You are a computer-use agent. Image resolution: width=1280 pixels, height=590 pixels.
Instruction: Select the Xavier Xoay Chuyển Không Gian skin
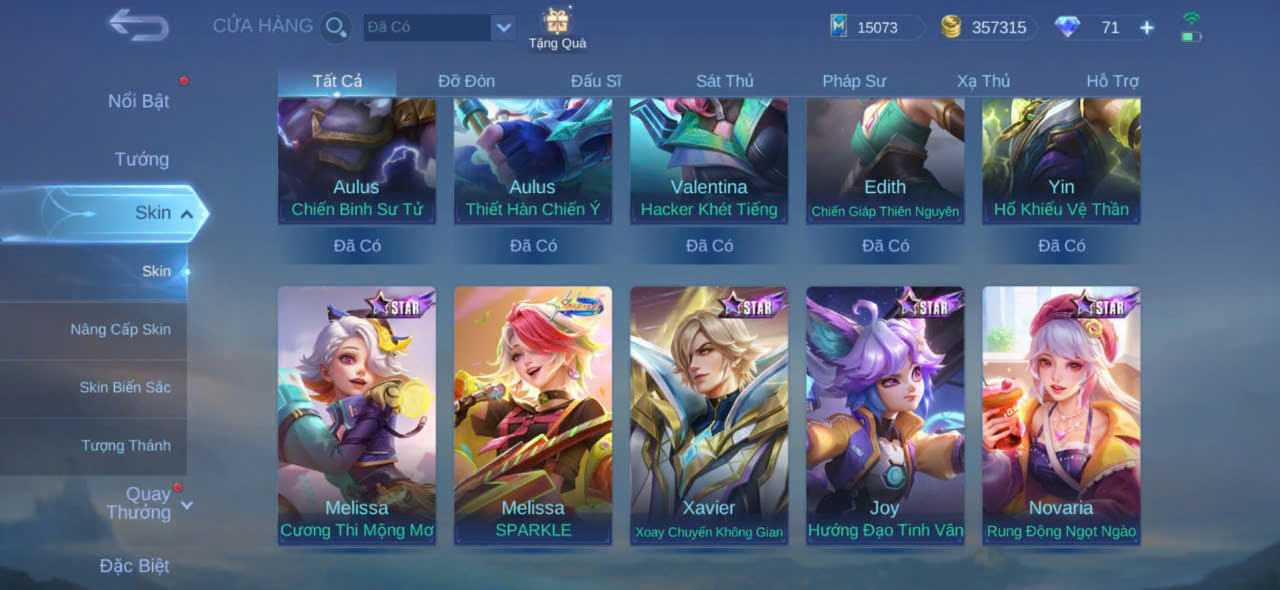[x=709, y=415]
